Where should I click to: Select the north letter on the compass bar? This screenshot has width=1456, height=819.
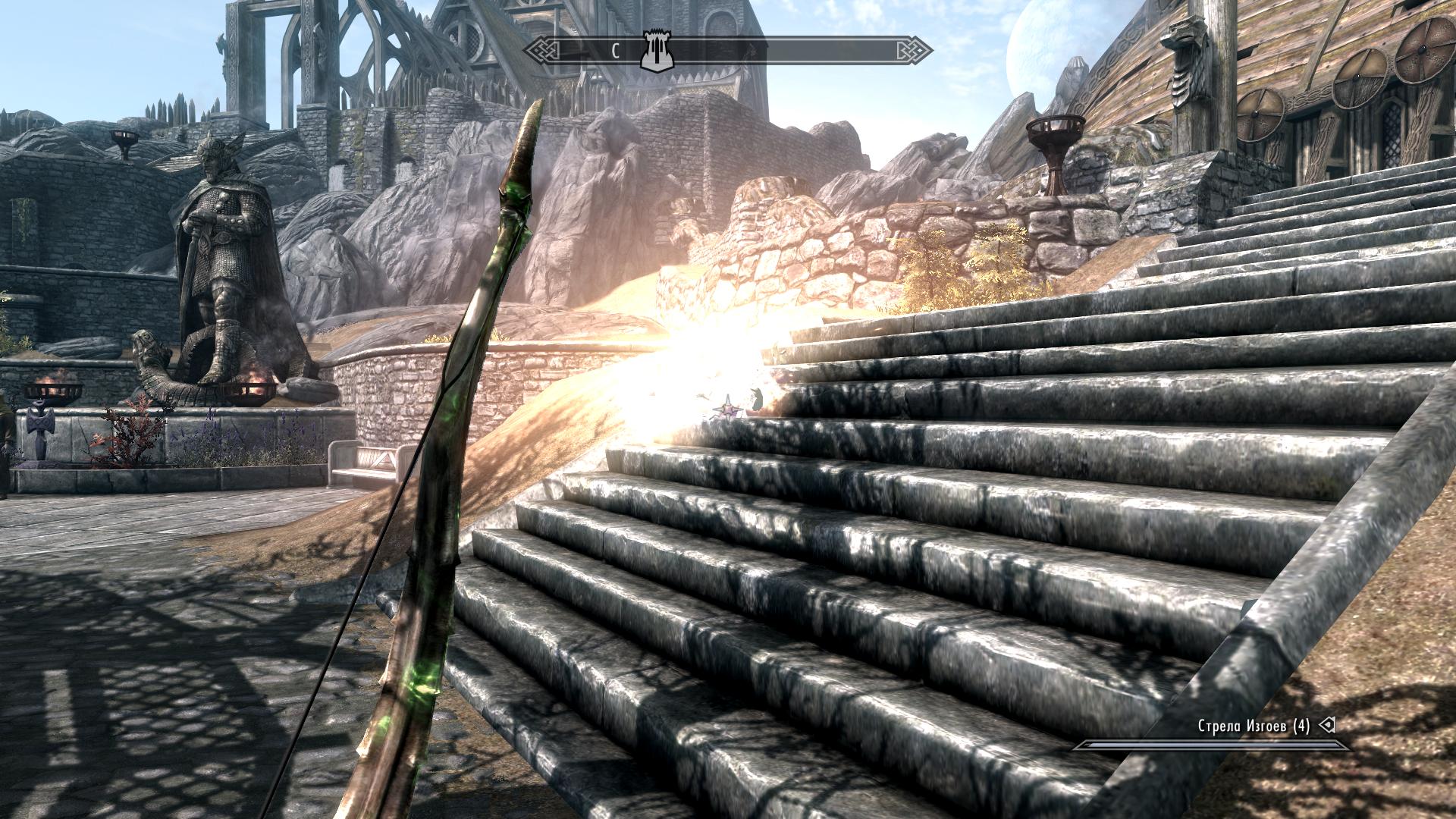pyautogui.click(x=617, y=52)
